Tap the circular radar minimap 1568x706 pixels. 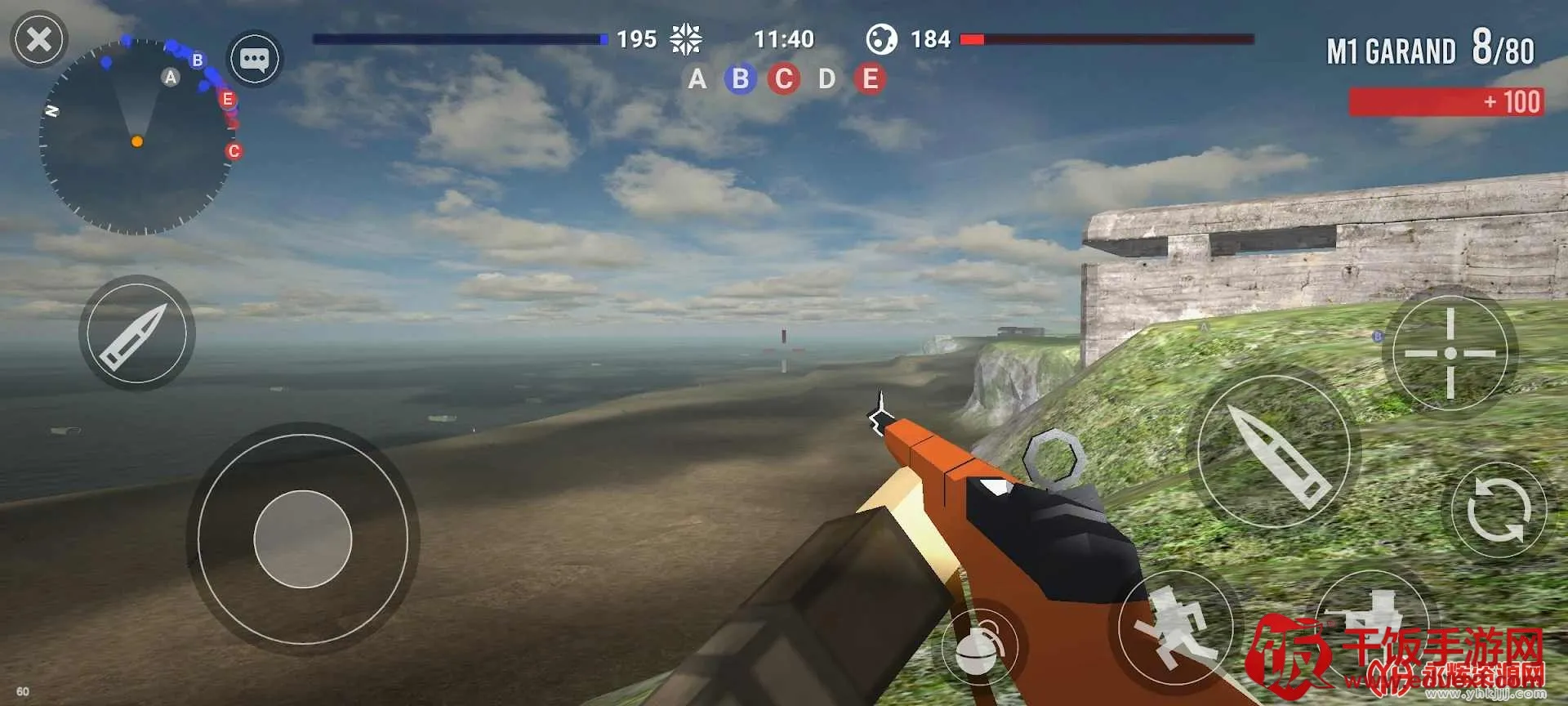click(137, 137)
